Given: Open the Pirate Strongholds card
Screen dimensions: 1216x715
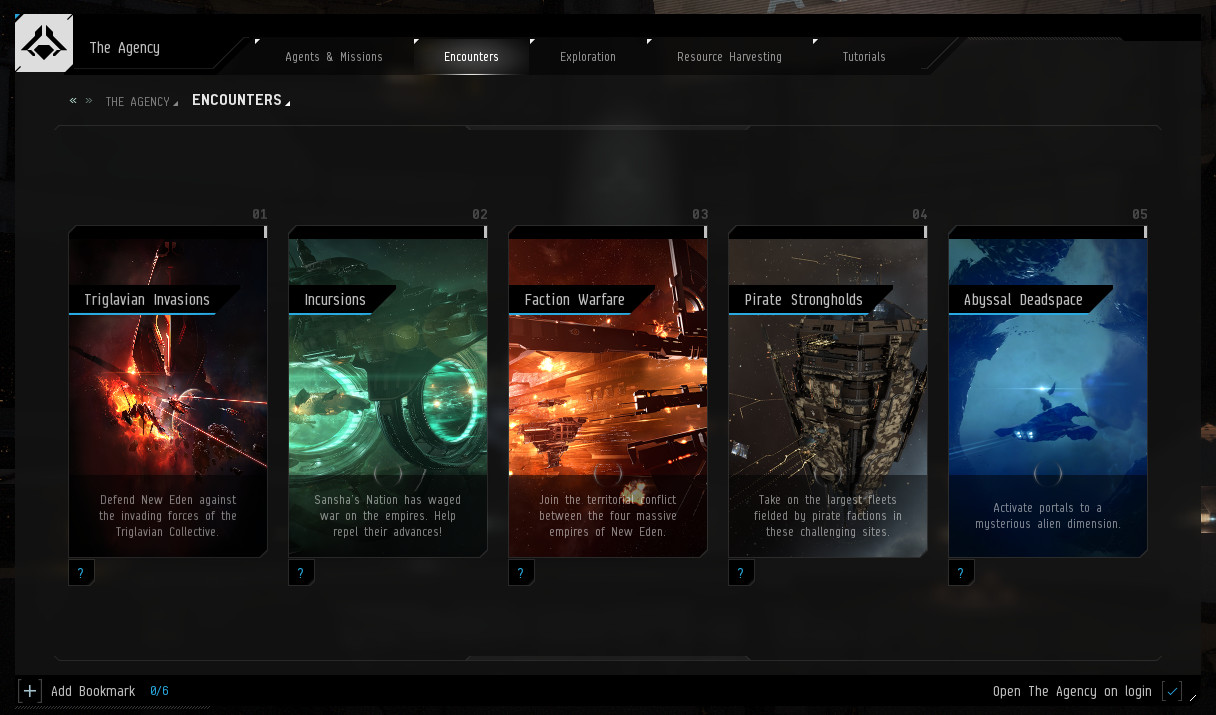Looking at the screenshot, I should pos(828,390).
